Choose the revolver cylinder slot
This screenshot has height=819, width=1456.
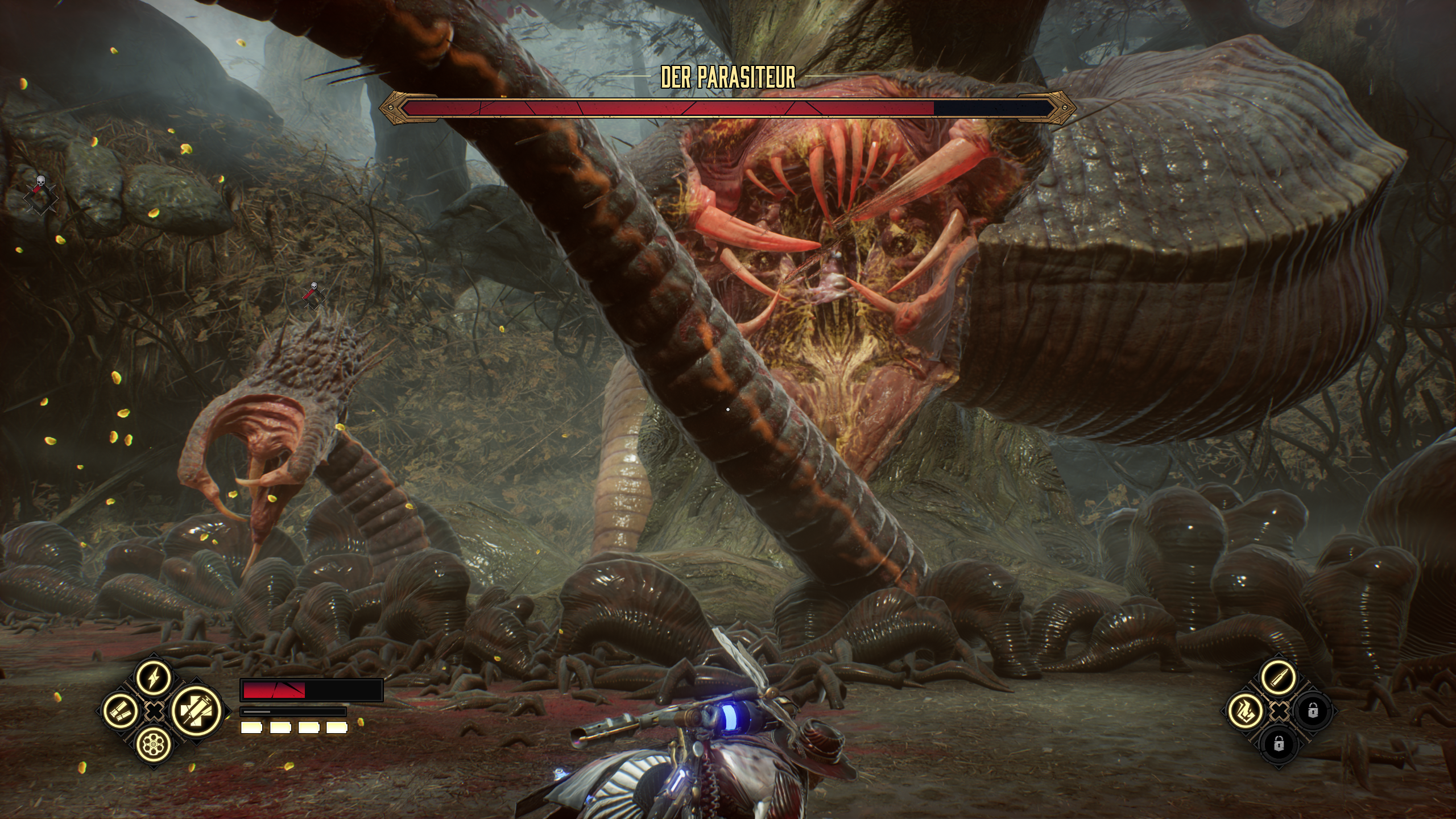click(x=154, y=744)
